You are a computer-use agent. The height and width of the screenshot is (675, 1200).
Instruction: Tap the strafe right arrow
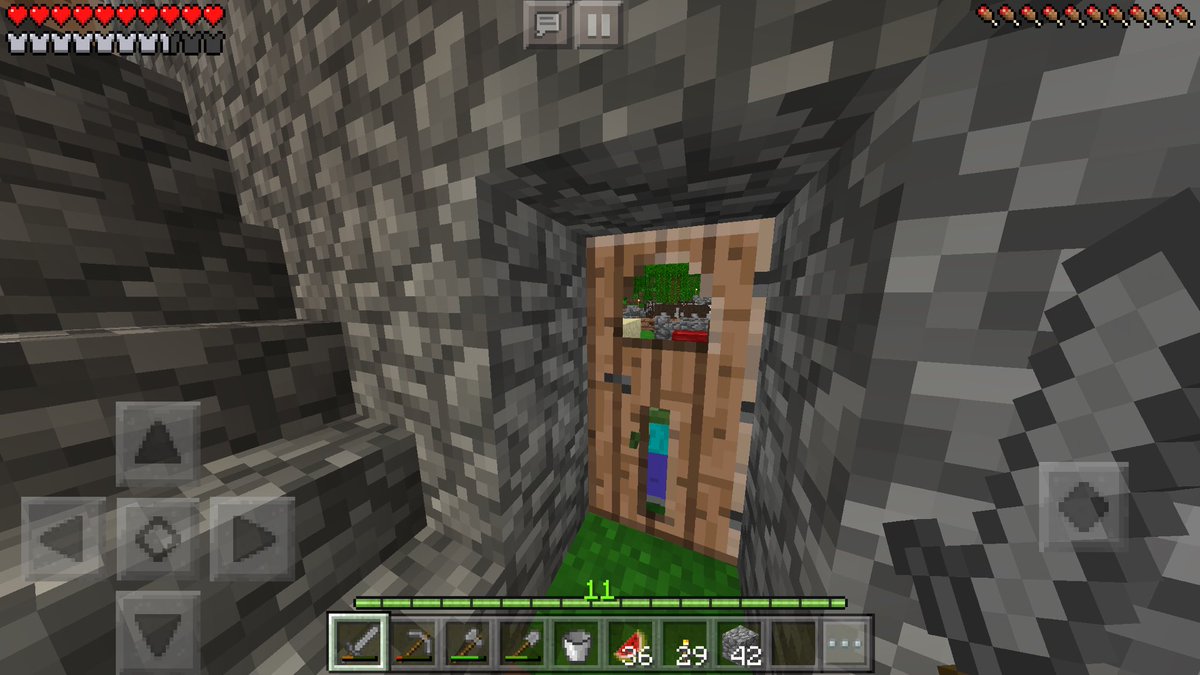pos(251,540)
